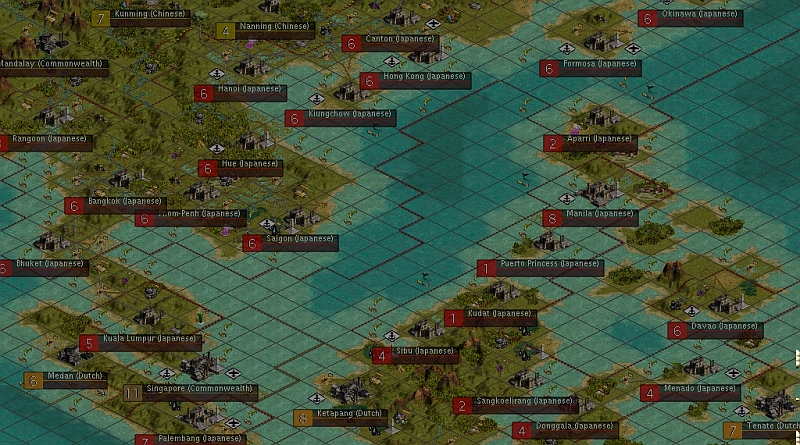Screen dimensions: 800x445
Task: Select the Puerto Princess city banner
Action: [x=549, y=267]
